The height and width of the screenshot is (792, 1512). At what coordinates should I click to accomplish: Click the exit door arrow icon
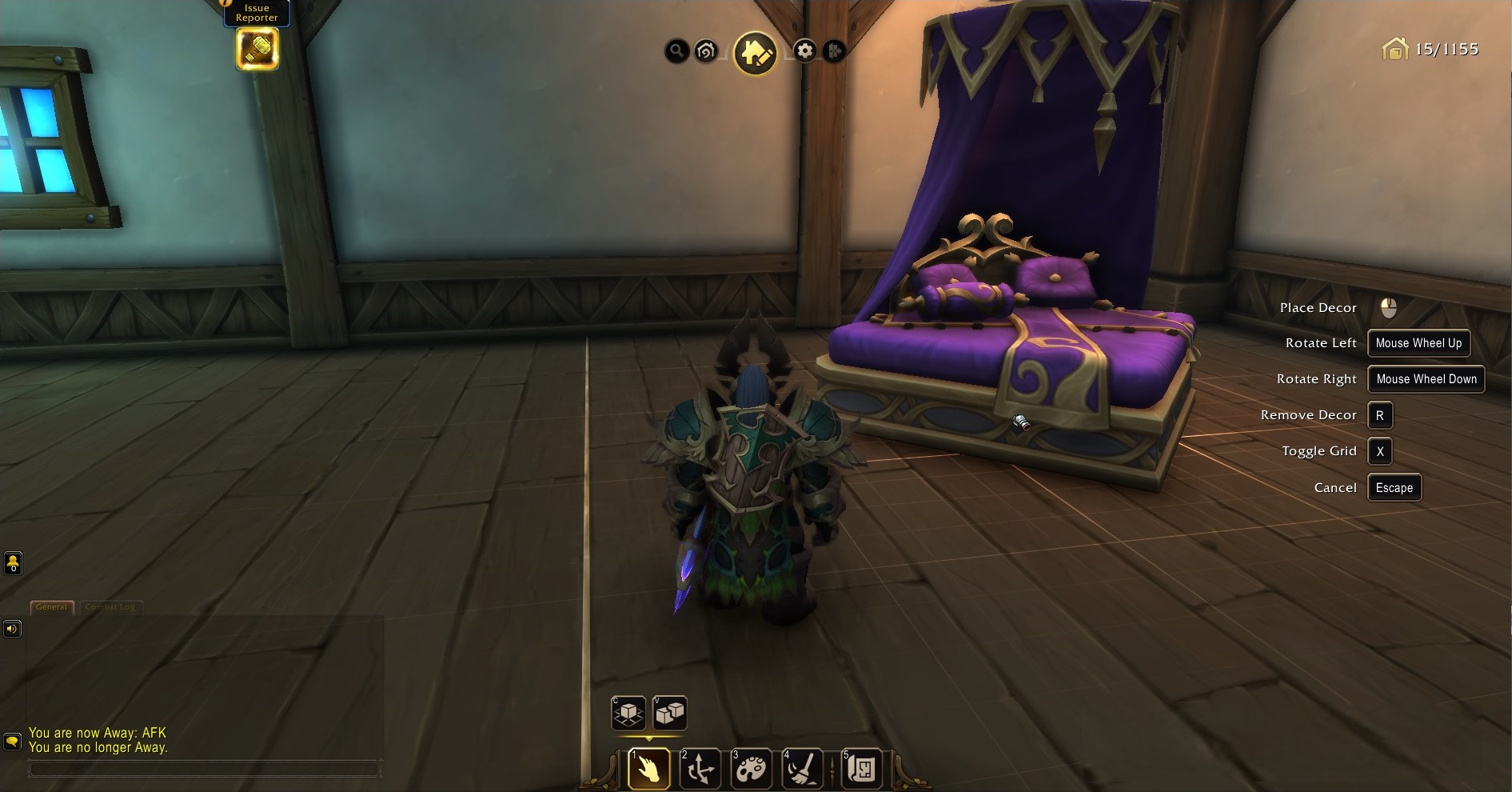coord(833,51)
